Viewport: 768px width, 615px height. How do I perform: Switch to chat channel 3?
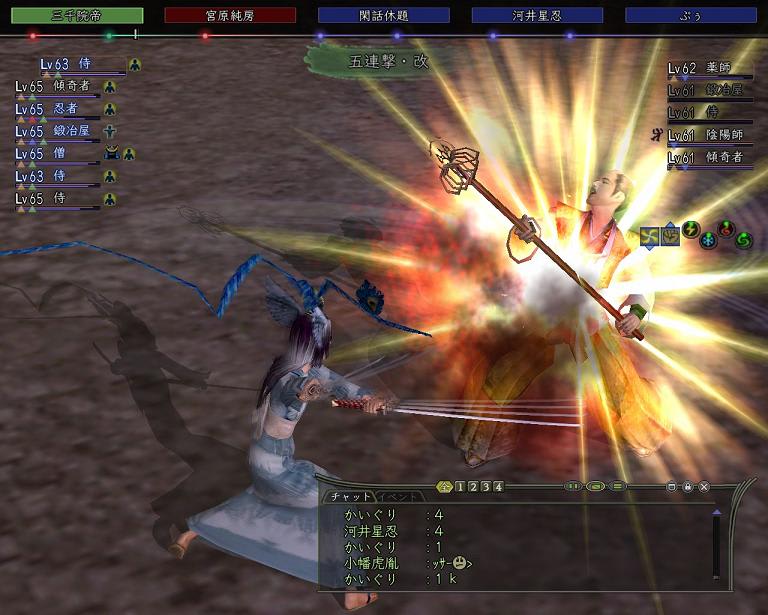pos(484,487)
